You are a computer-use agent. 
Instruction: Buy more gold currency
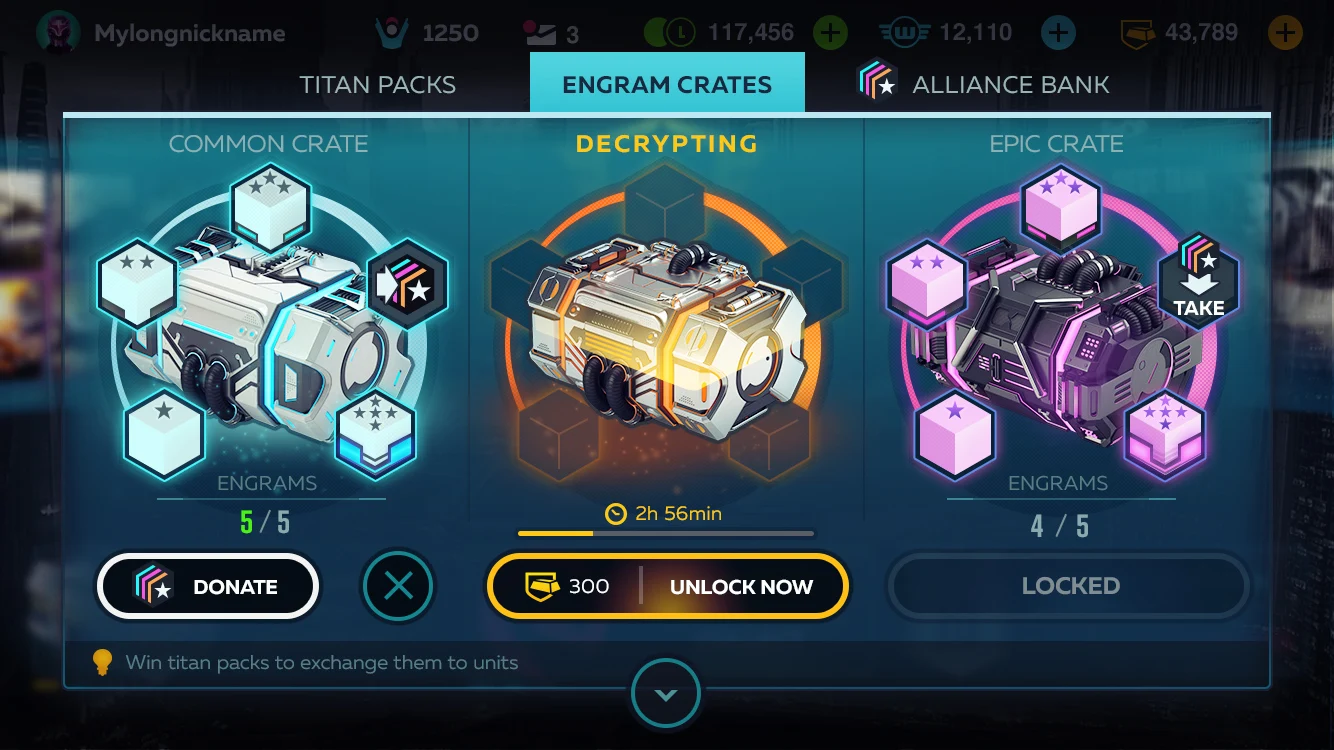coord(1285,33)
